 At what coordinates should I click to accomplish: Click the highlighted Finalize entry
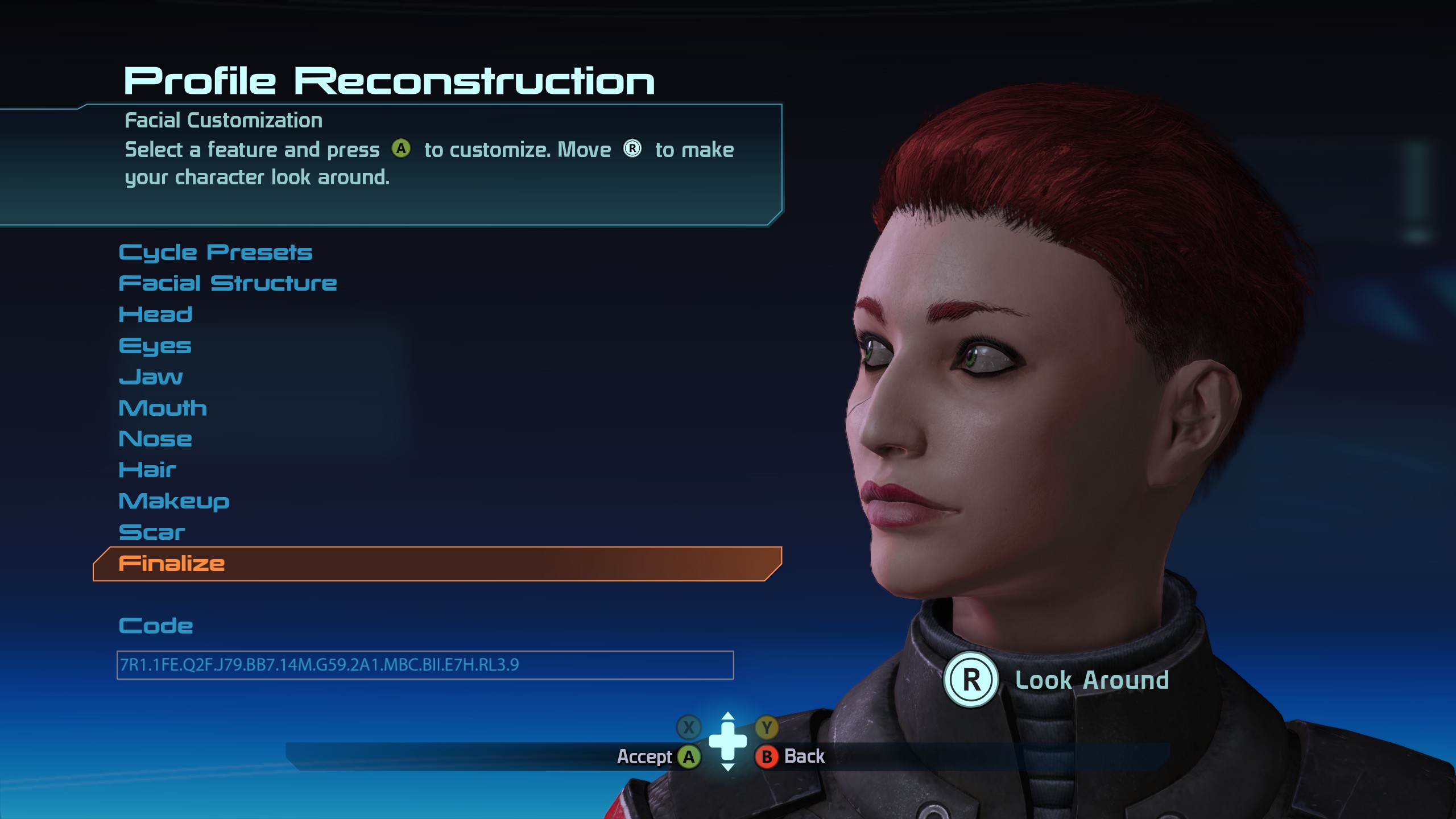[x=172, y=564]
